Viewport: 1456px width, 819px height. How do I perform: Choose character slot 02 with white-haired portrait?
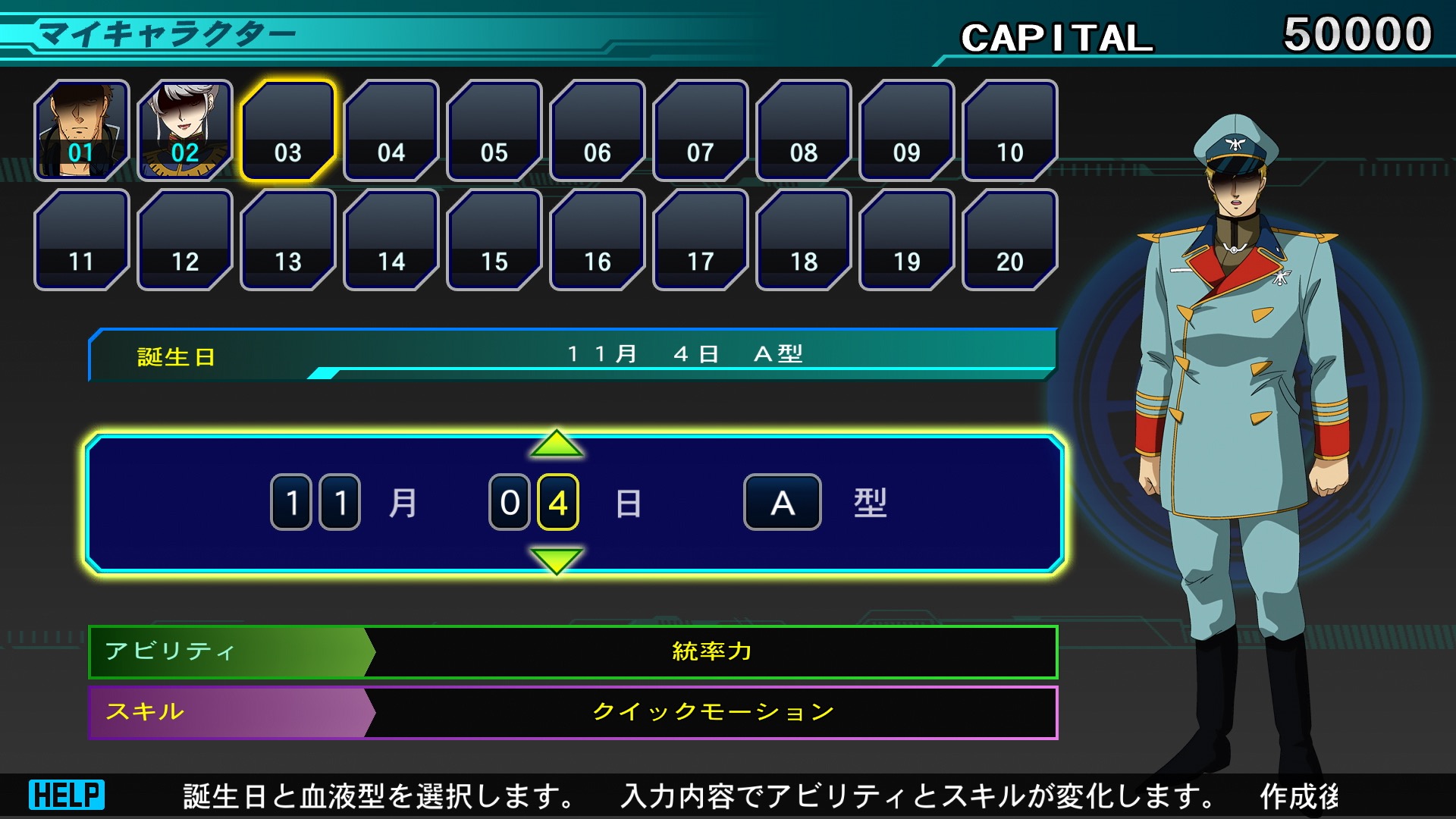185,130
